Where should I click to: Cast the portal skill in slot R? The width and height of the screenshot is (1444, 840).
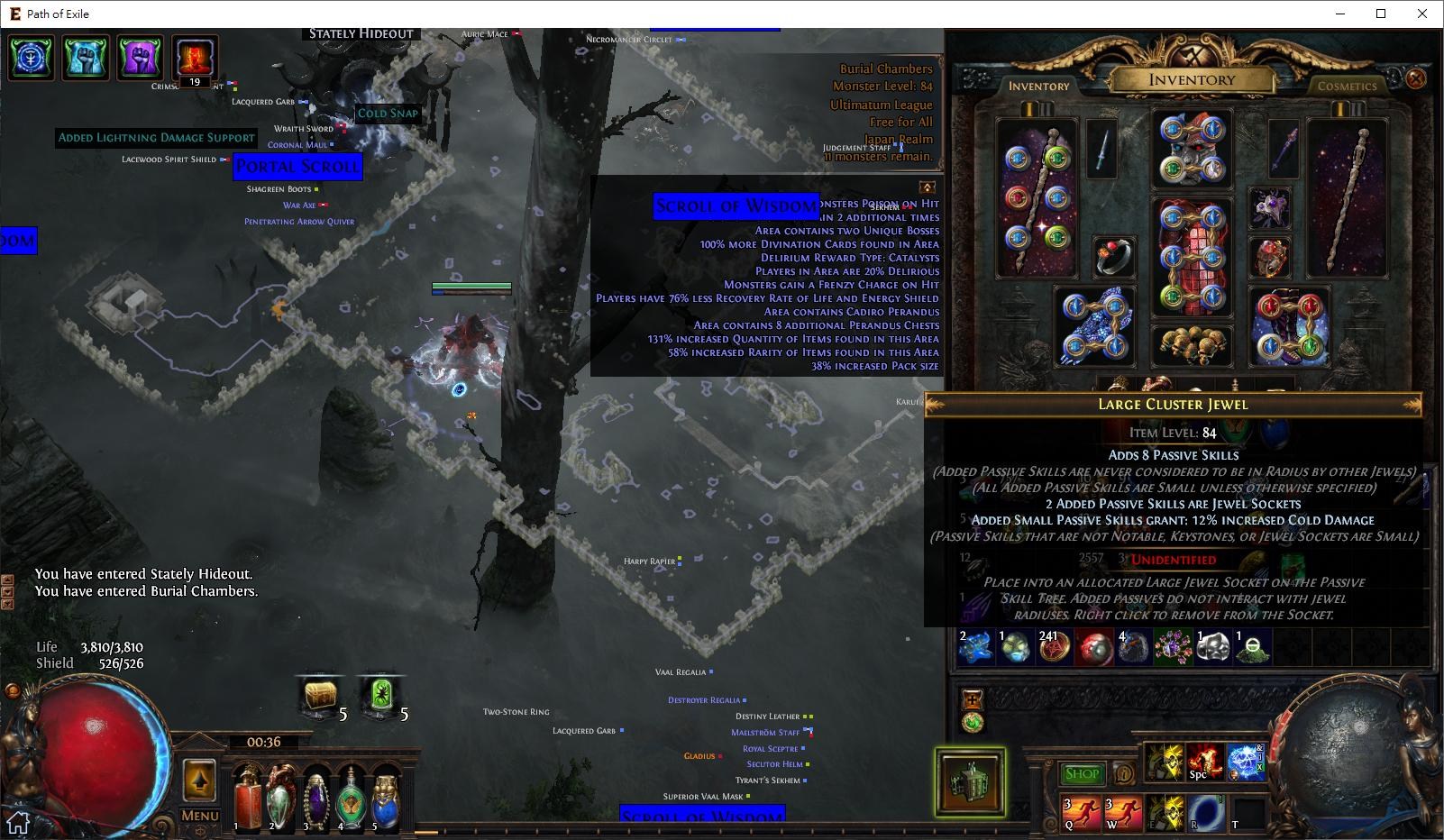1206,810
